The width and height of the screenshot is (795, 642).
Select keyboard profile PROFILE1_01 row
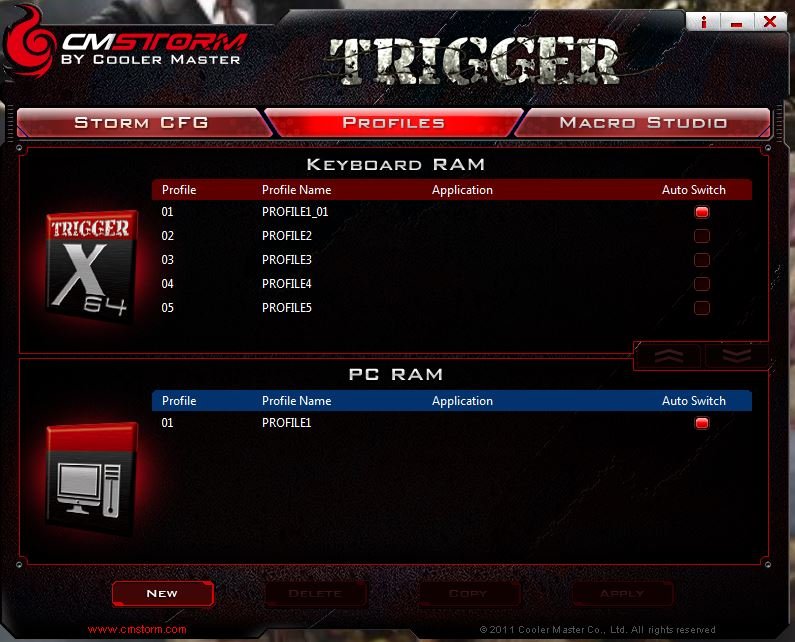[295, 212]
